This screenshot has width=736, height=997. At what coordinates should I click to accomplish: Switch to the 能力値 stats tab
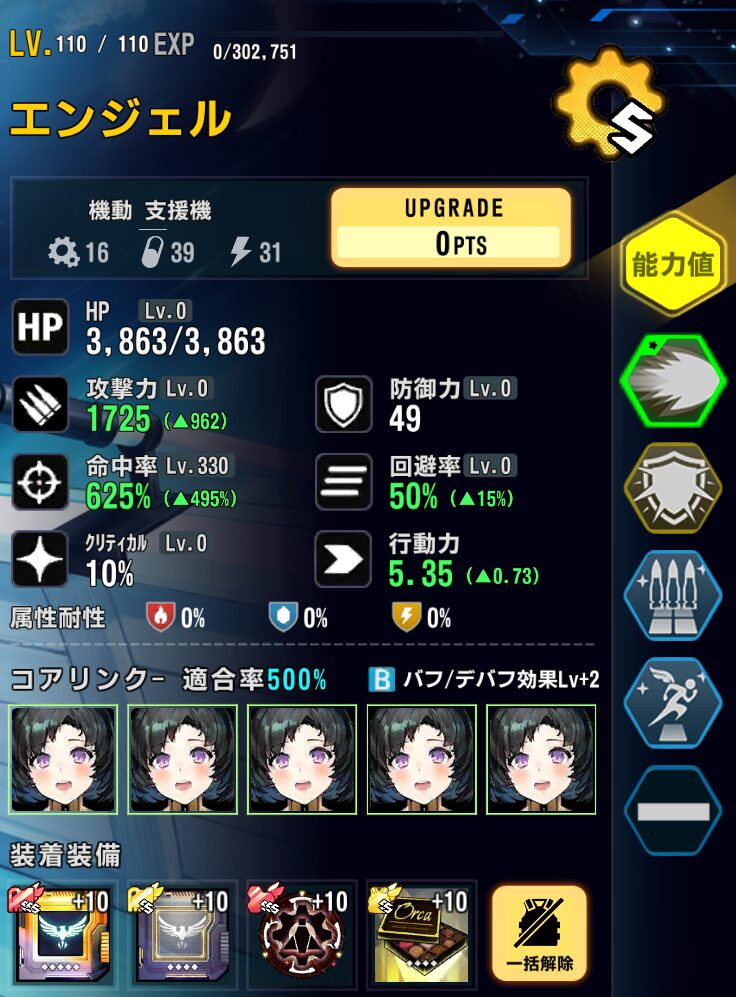pos(672,265)
